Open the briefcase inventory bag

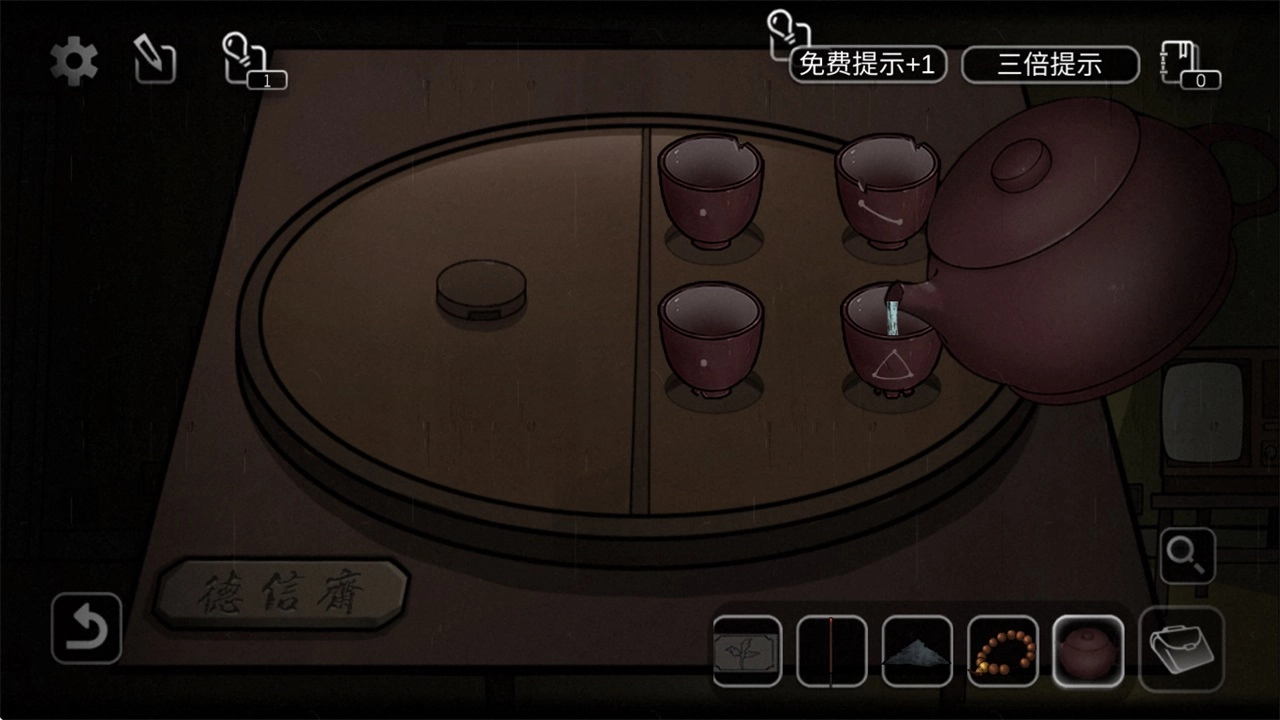1181,649
